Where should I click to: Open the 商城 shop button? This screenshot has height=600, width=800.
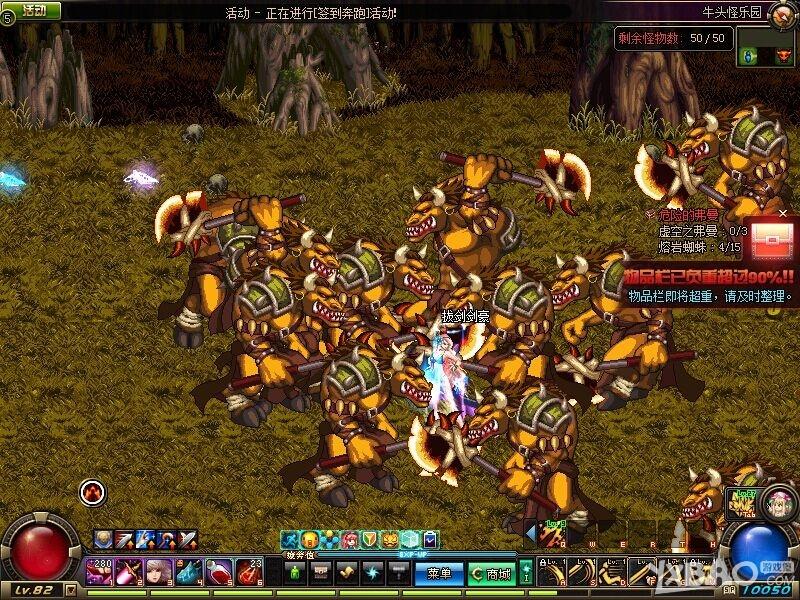coord(493,574)
